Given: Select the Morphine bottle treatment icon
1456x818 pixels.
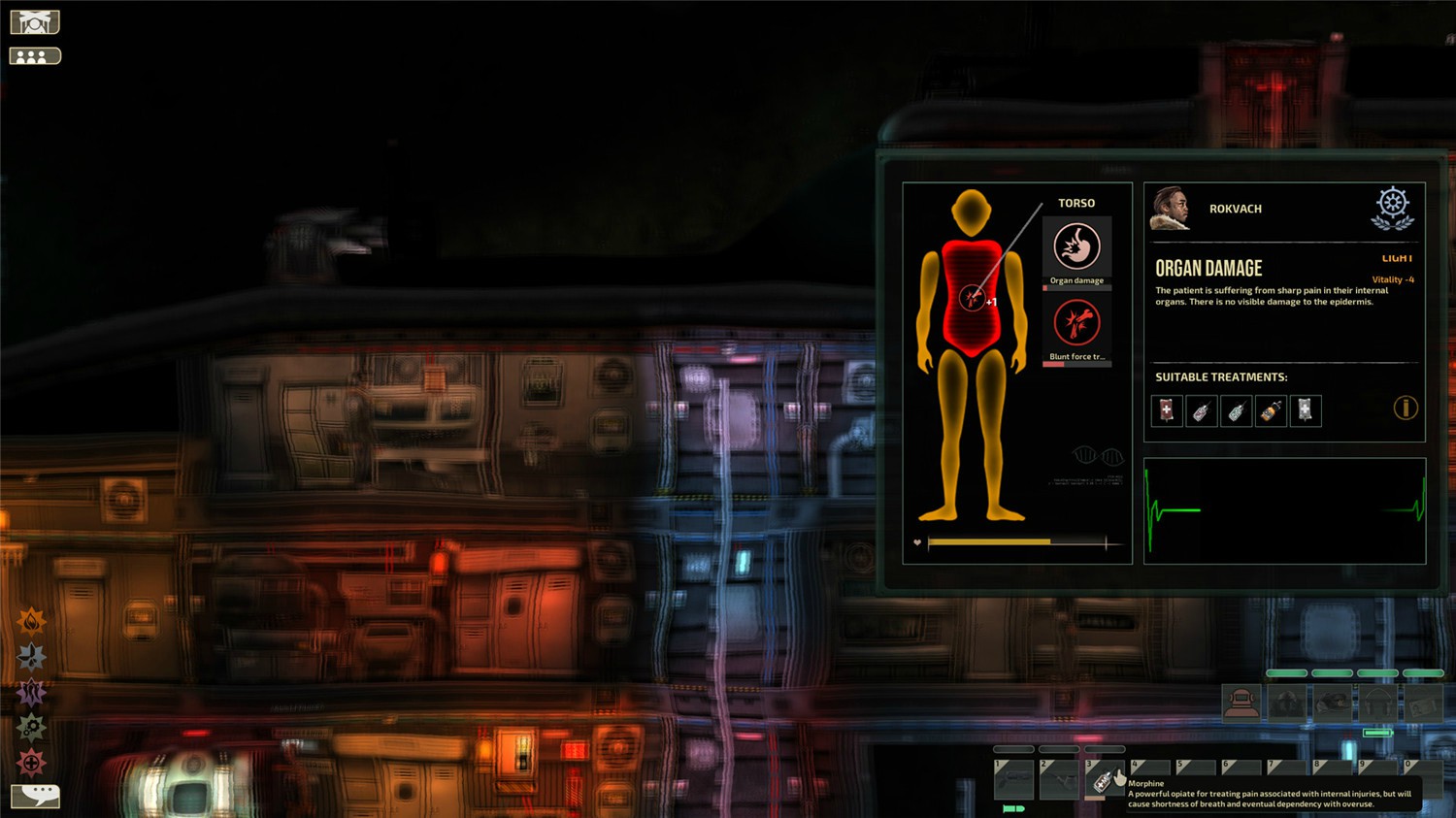Looking at the screenshot, I should pos(1271,411).
